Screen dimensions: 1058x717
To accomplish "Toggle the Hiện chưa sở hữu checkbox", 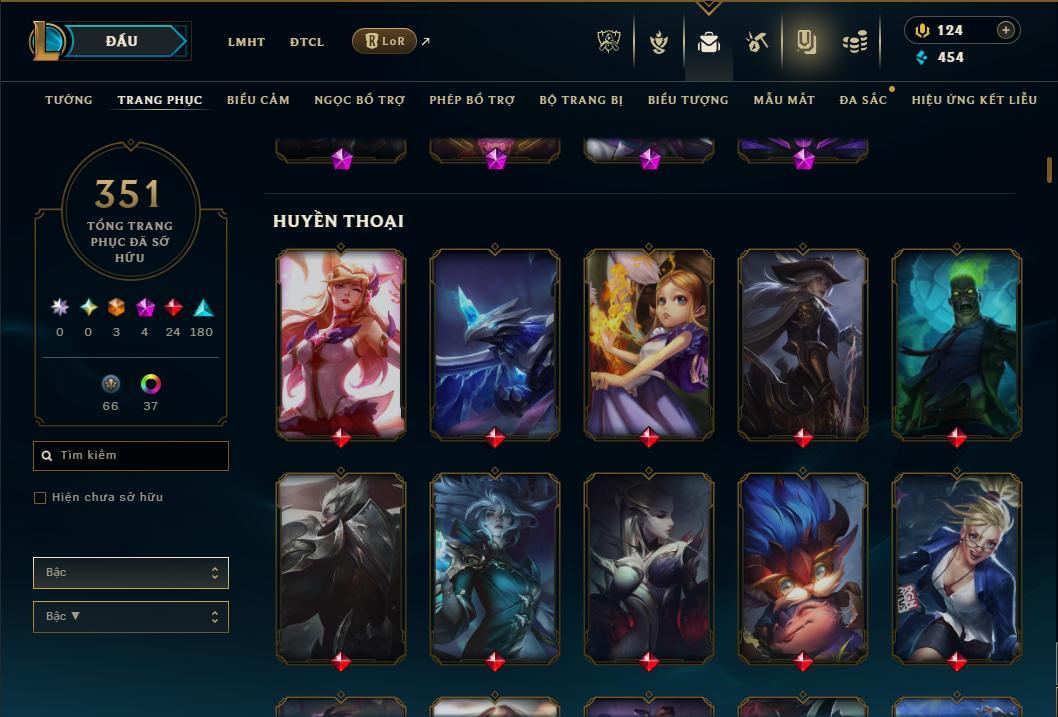I will [40, 498].
